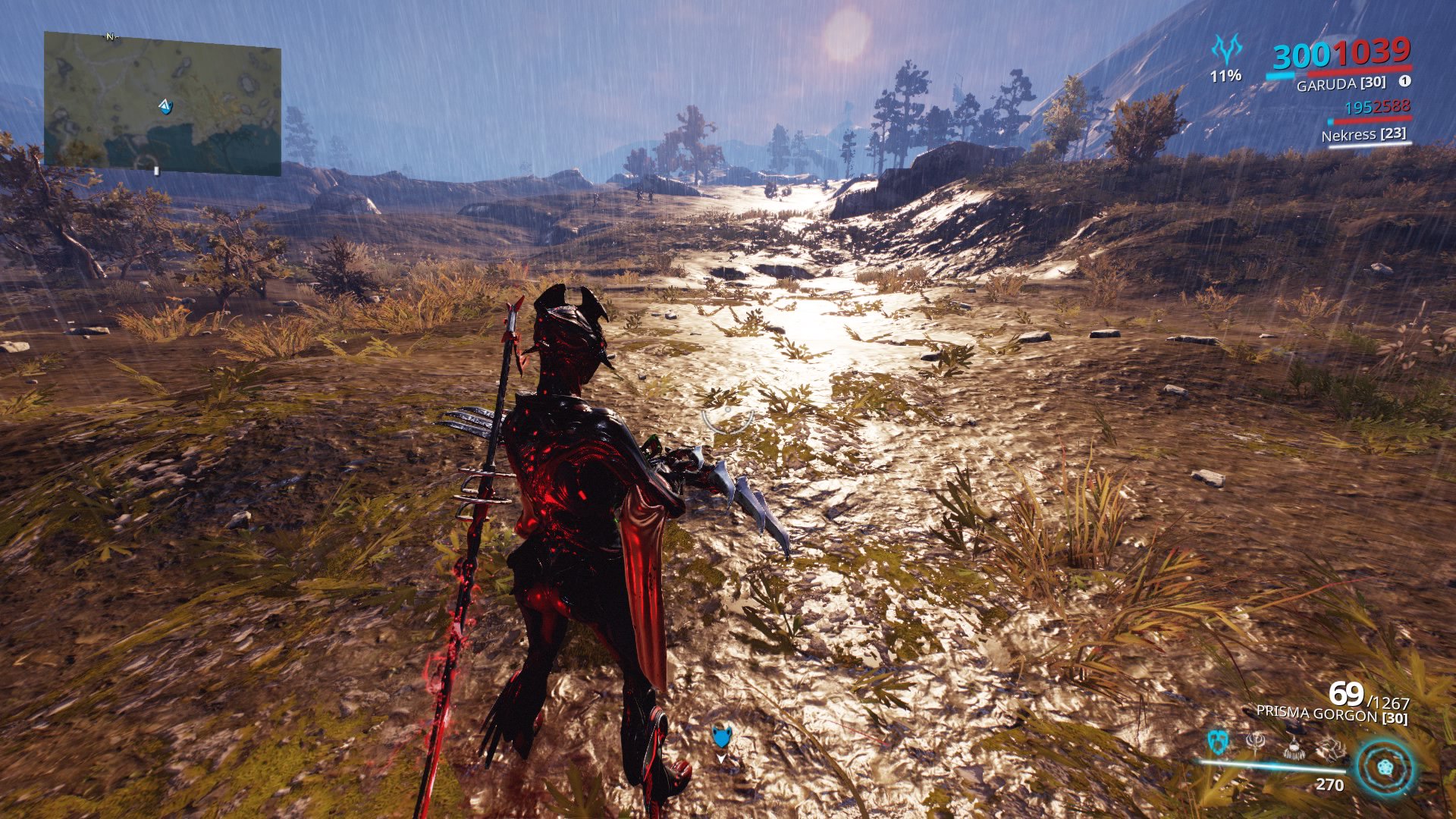Click the affinity rank badge beside GARUDA
The height and width of the screenshot is (819, 1456).
pos(1405,83)
